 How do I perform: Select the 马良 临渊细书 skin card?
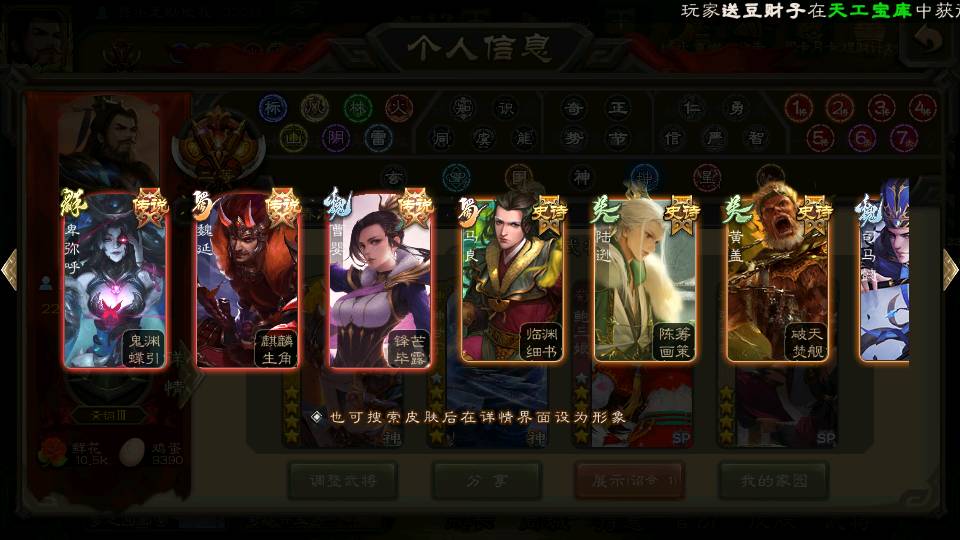[x=512, y=278]
